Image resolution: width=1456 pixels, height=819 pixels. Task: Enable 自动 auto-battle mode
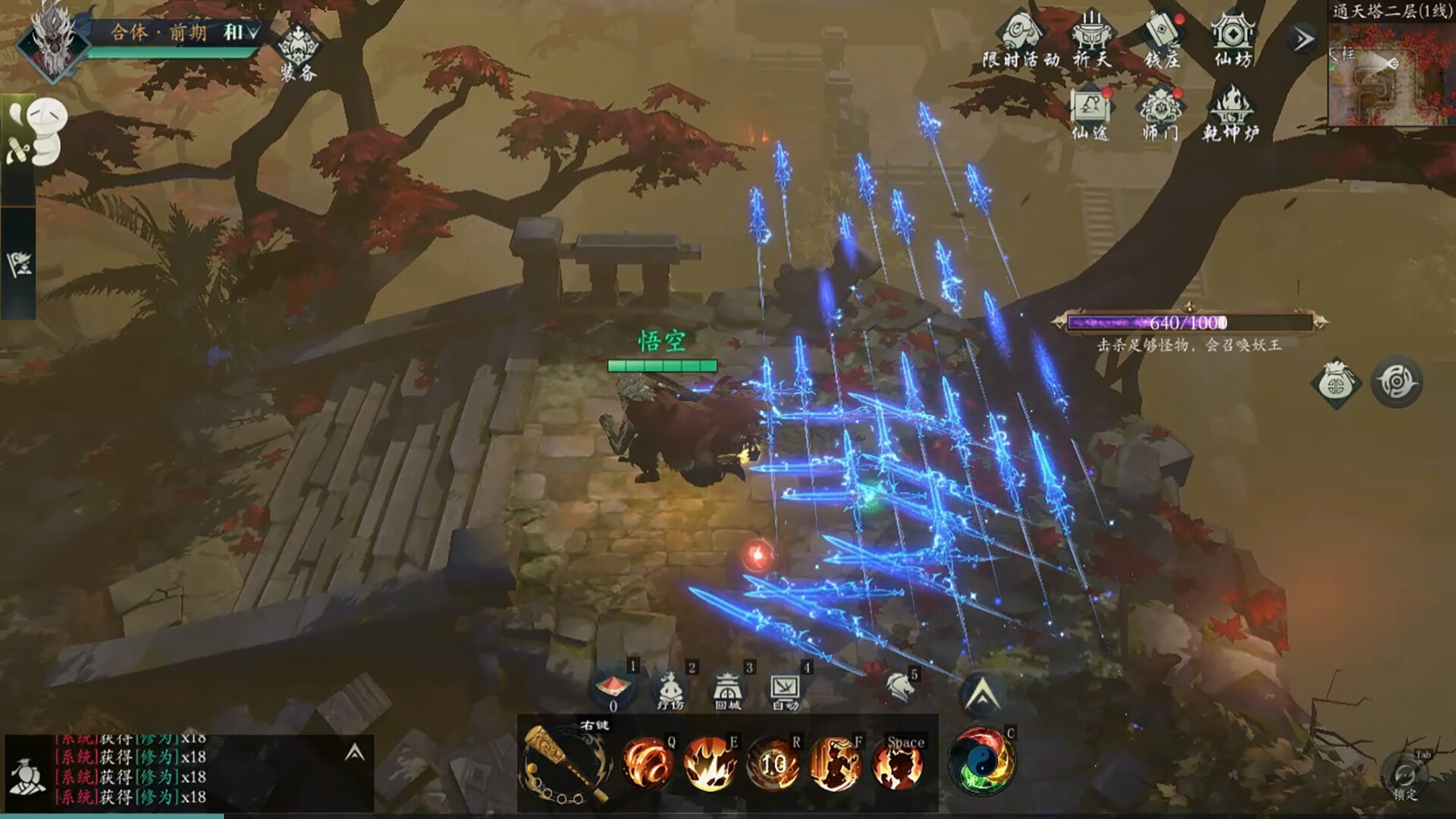pyautogui.click(x=786, y=689)
